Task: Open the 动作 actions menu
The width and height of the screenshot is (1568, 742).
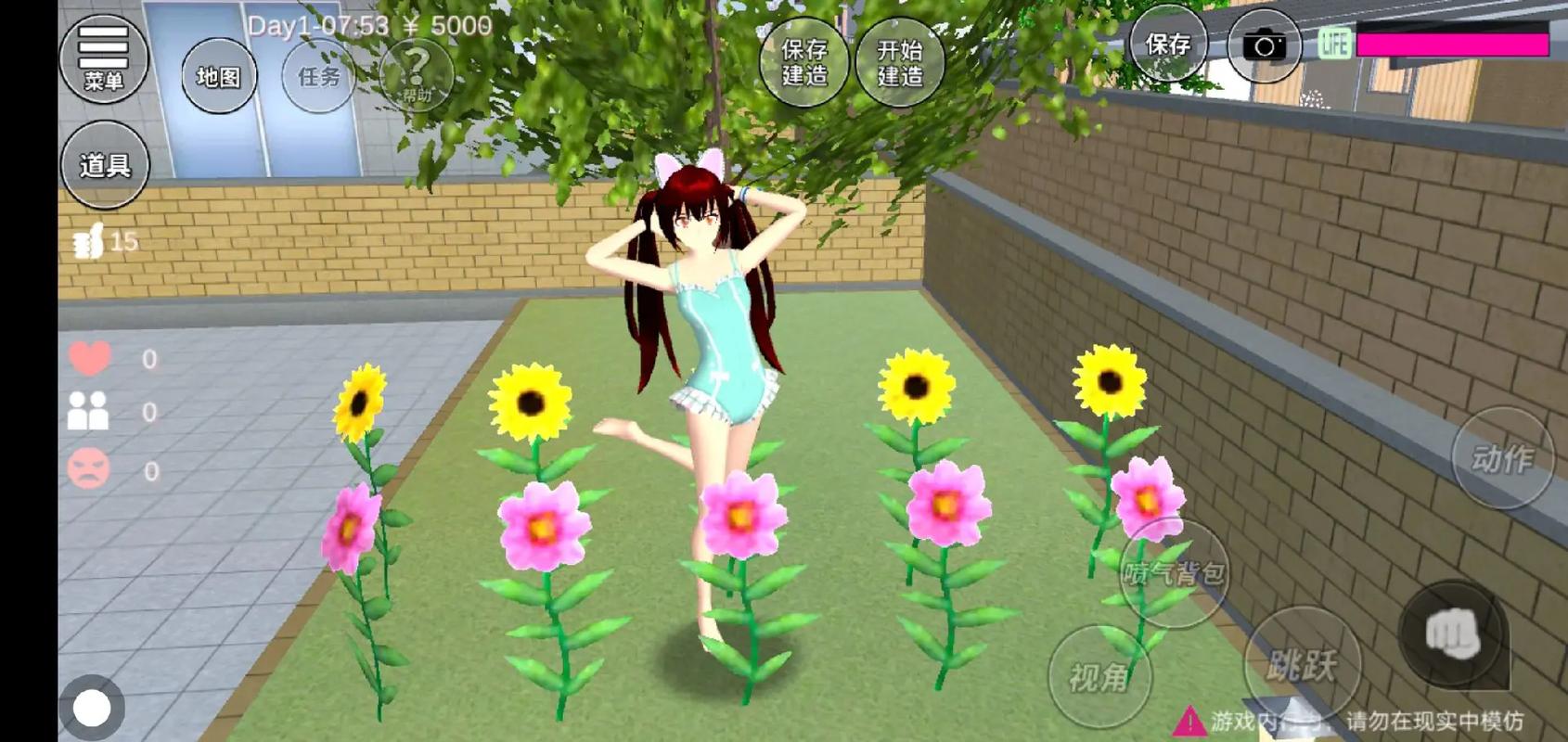Action: pyautogui.click(x=1502, y=458)
